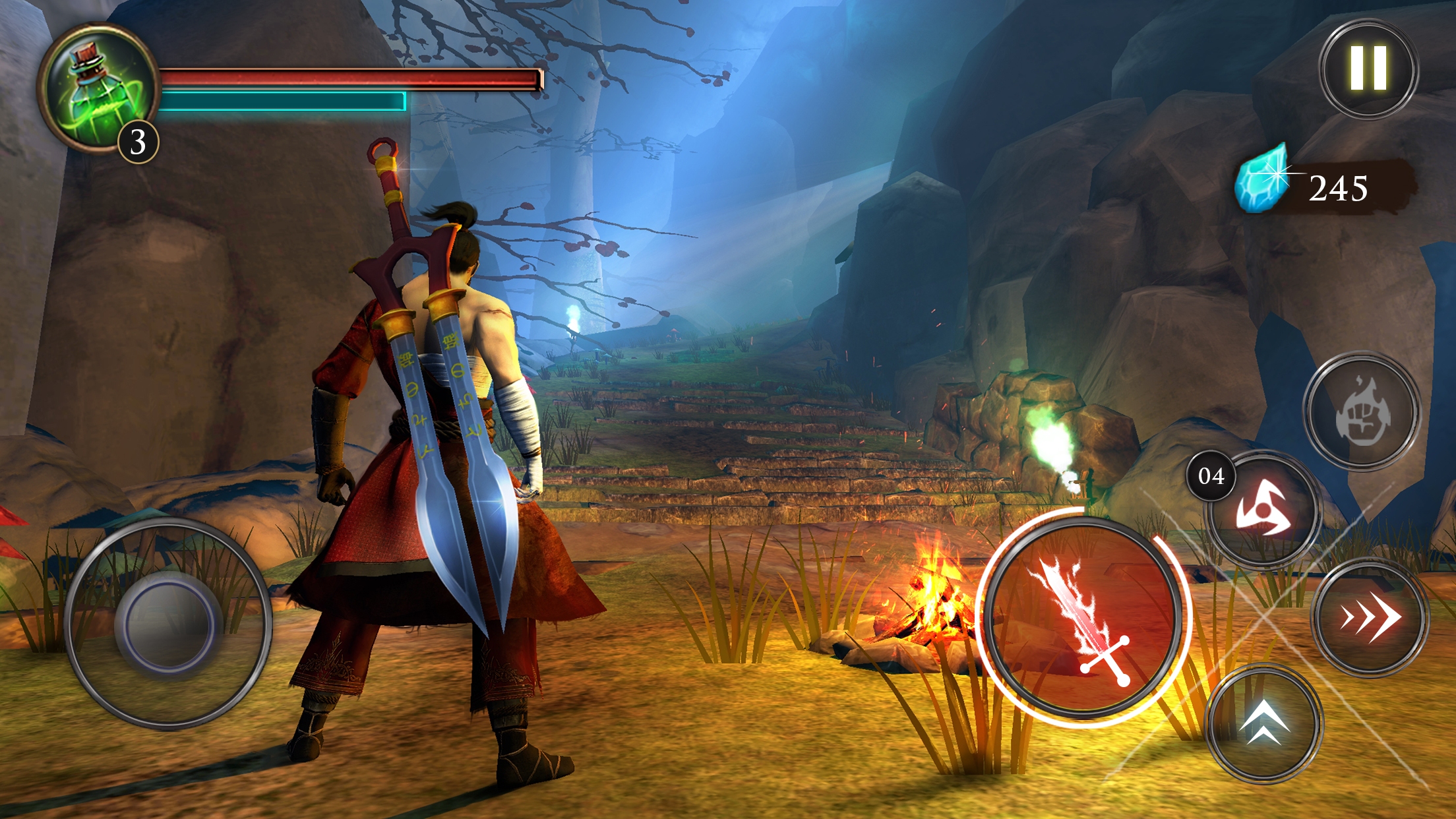
Task: Activate the flaming fist rage ability
Action: (x=1362, y=411)
